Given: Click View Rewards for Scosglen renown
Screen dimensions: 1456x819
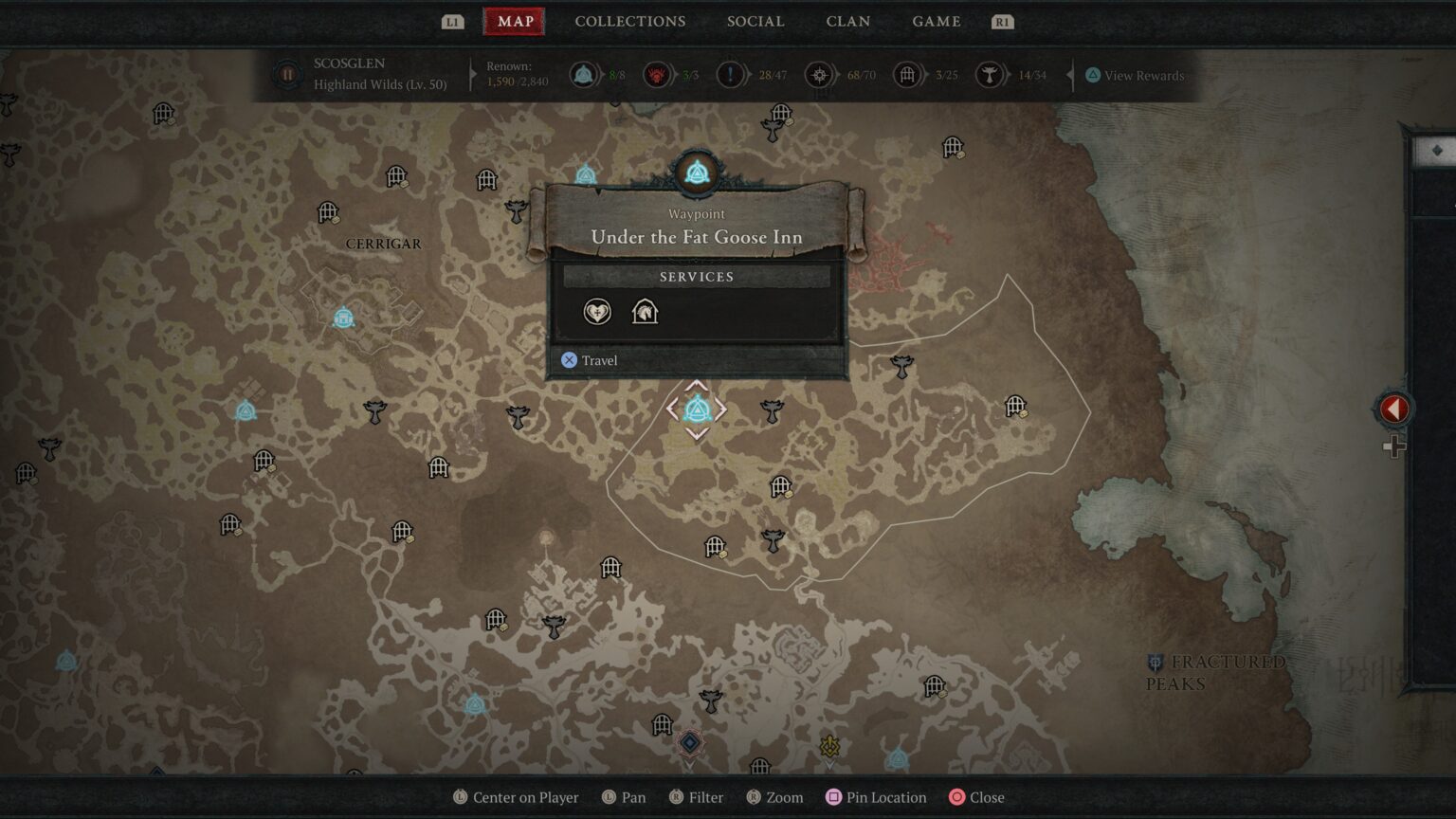Looking at the screenshot, I should [x=1135, y=75].
